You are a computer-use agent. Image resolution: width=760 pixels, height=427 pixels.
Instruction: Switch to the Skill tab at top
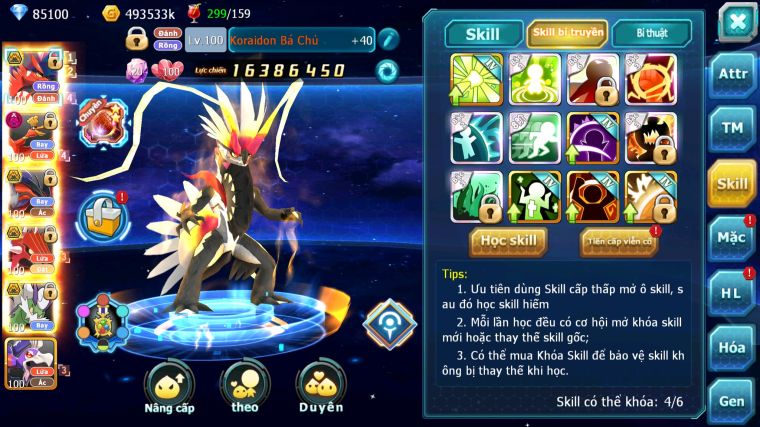pos(483,34)
